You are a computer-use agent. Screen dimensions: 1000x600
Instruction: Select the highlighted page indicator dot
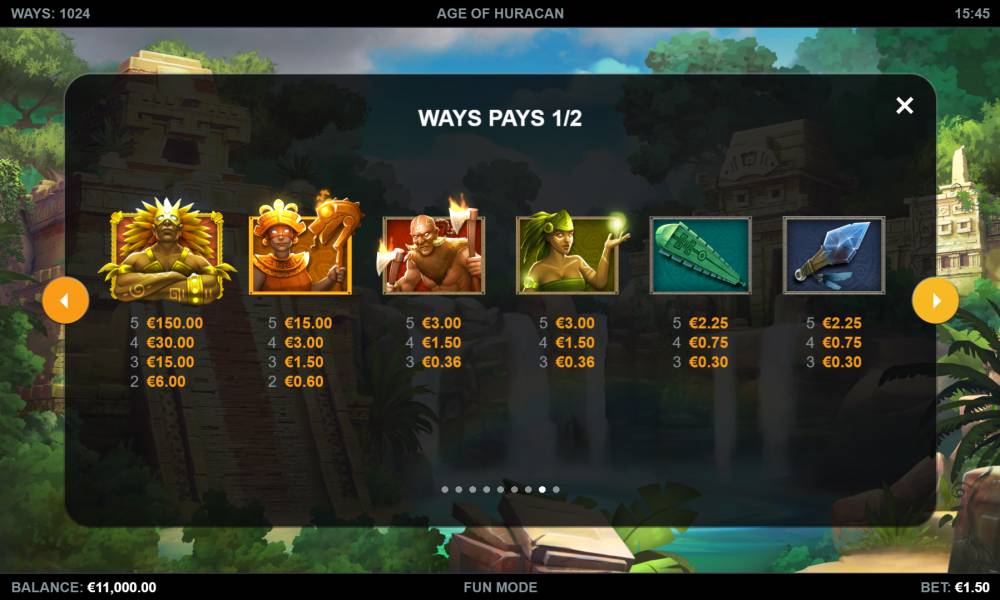(542, 490)
